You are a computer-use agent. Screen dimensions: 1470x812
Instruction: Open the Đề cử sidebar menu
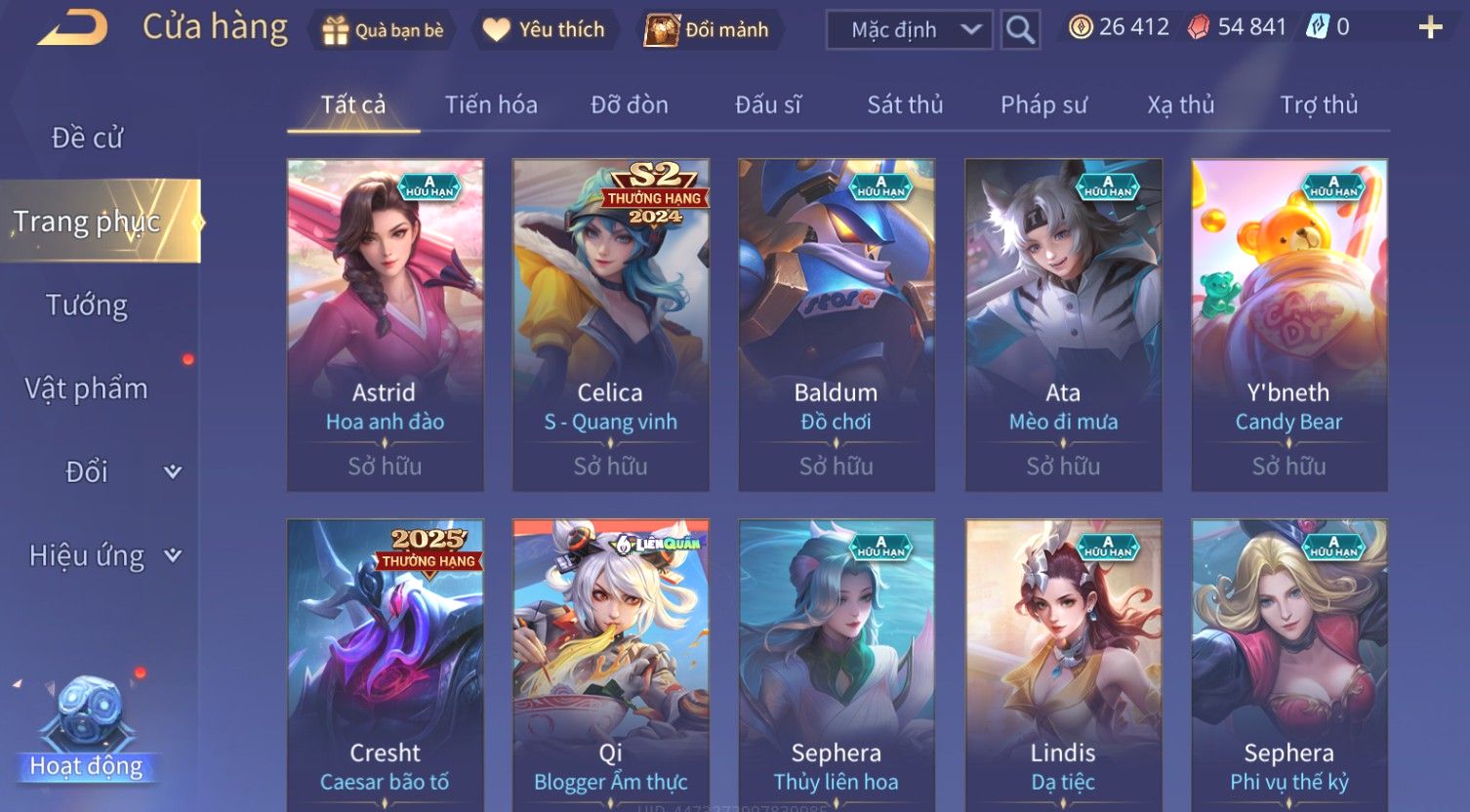coord(88,138)
